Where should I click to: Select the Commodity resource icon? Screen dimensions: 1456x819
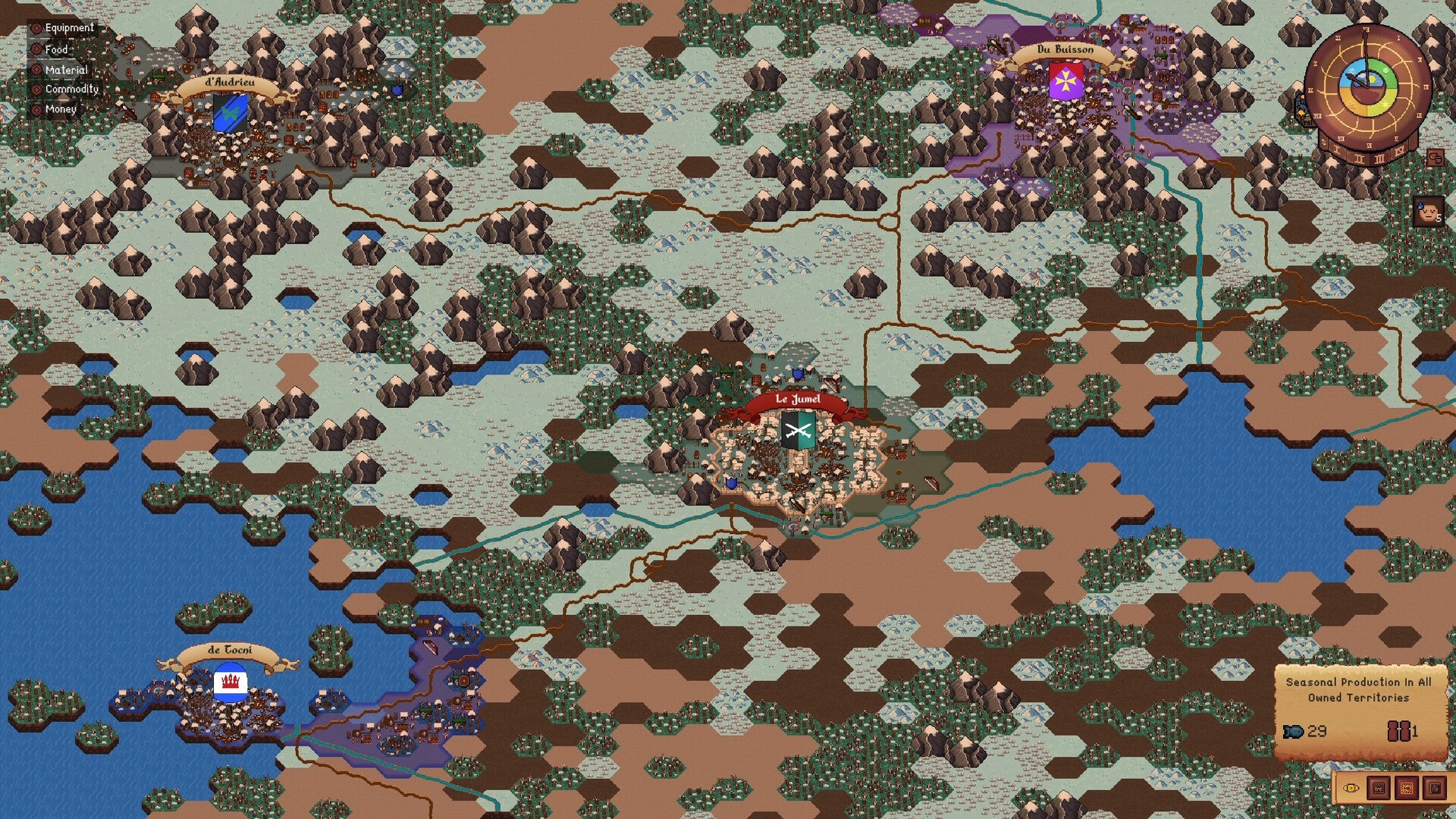36,89
